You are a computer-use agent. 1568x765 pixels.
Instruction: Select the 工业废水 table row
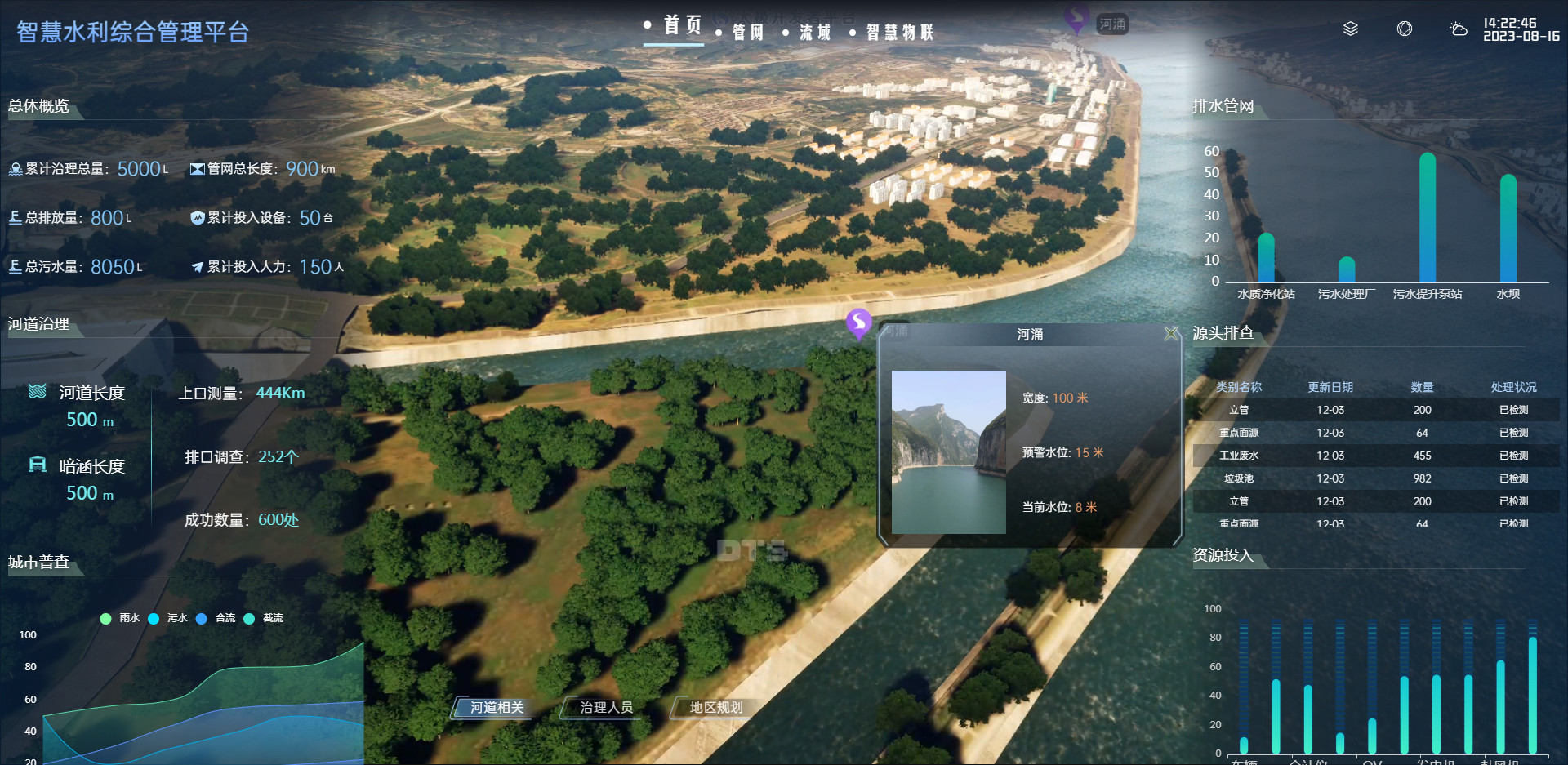tap(1375, 456)
